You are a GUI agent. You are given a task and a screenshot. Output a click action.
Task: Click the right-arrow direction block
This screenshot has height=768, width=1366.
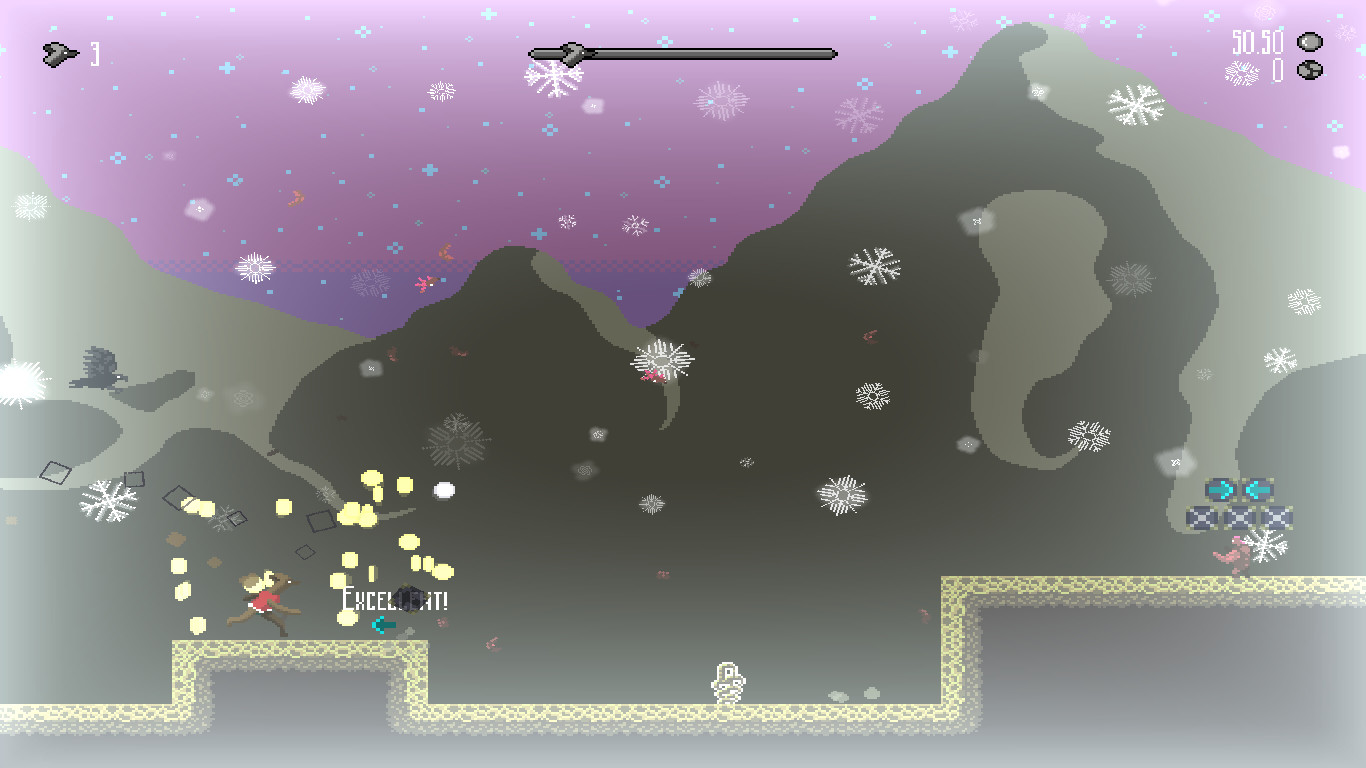1221,489
